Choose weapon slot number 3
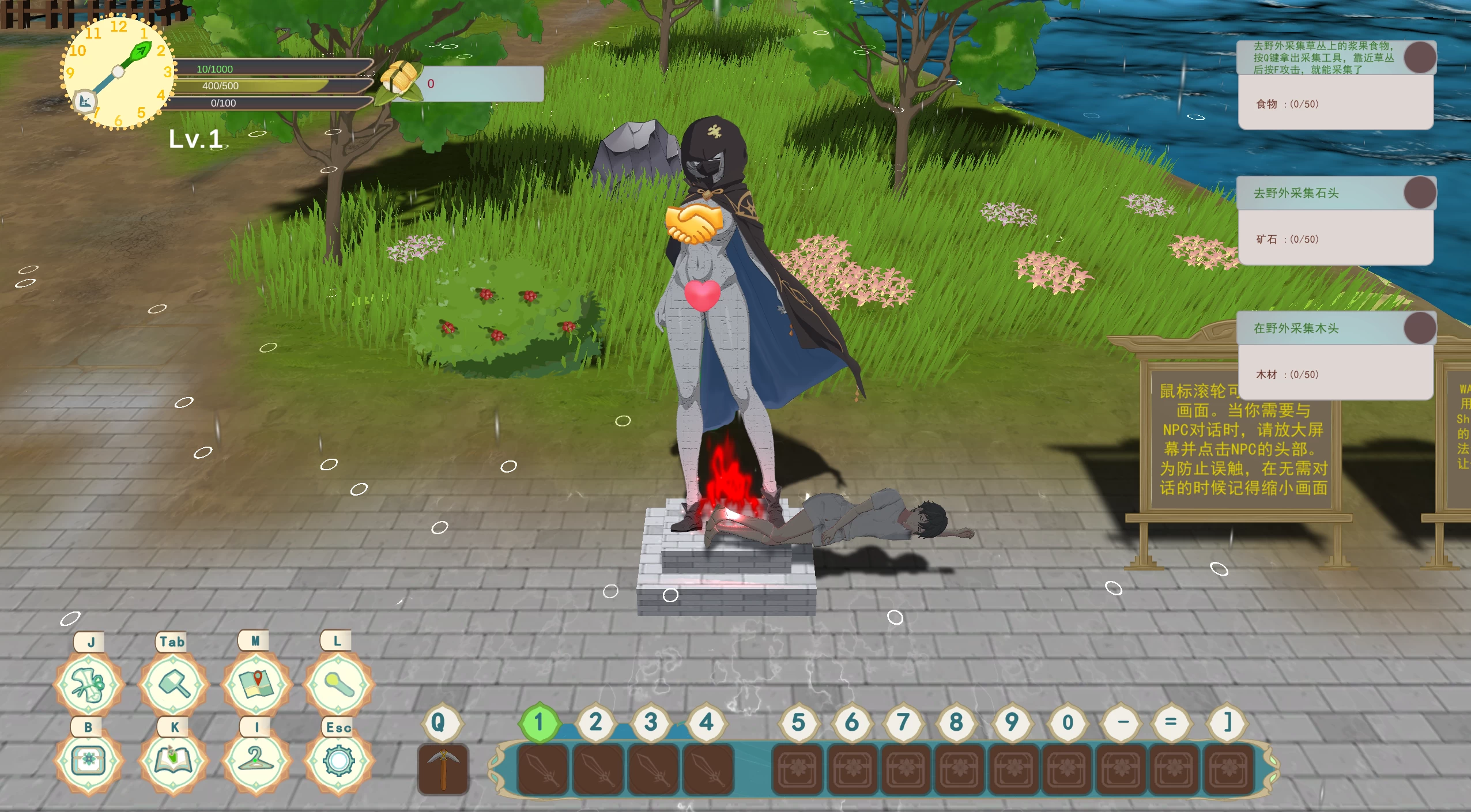 pos(653,770)
